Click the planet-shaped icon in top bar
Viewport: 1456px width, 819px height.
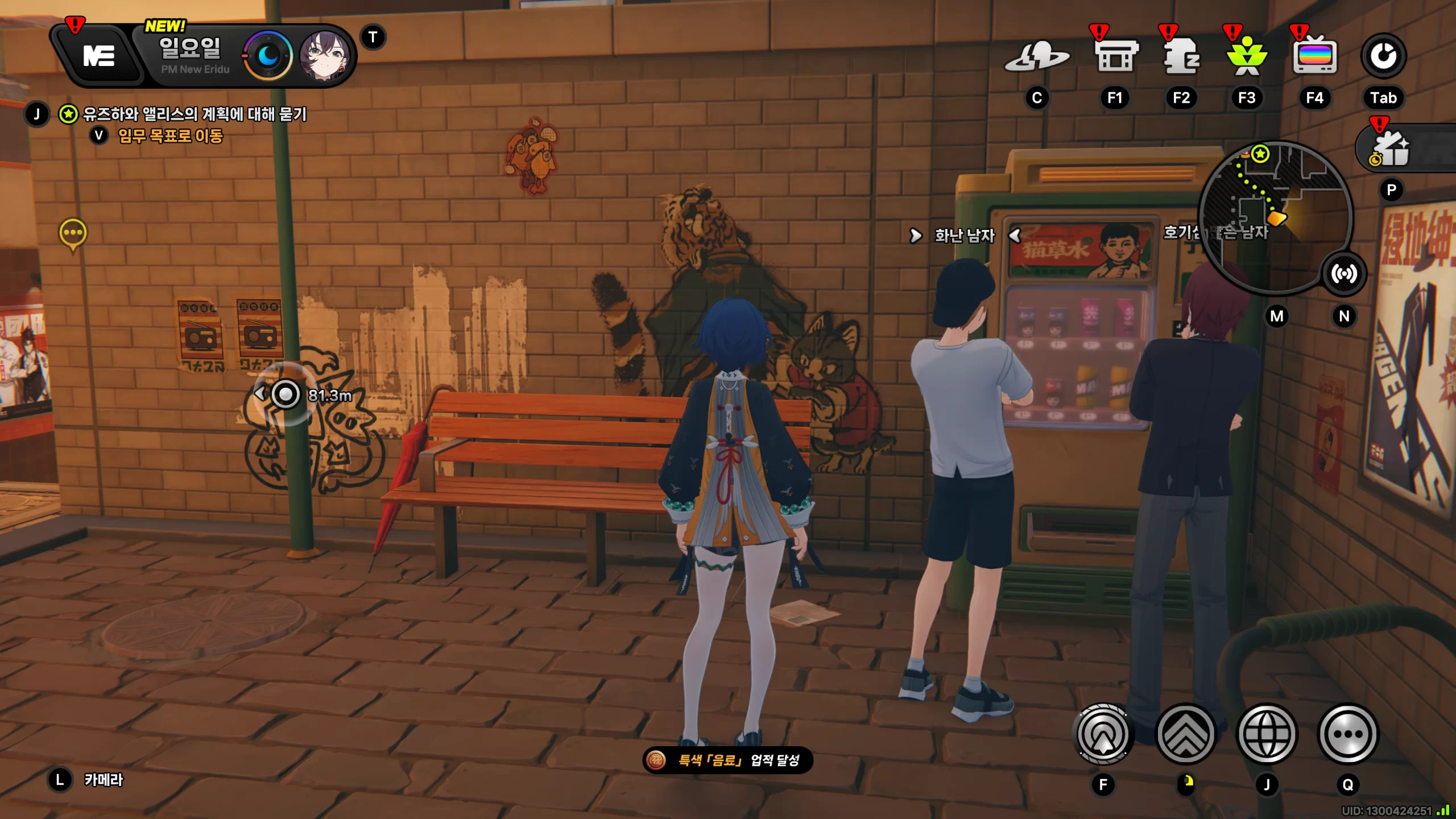[x=1037, y=57]
